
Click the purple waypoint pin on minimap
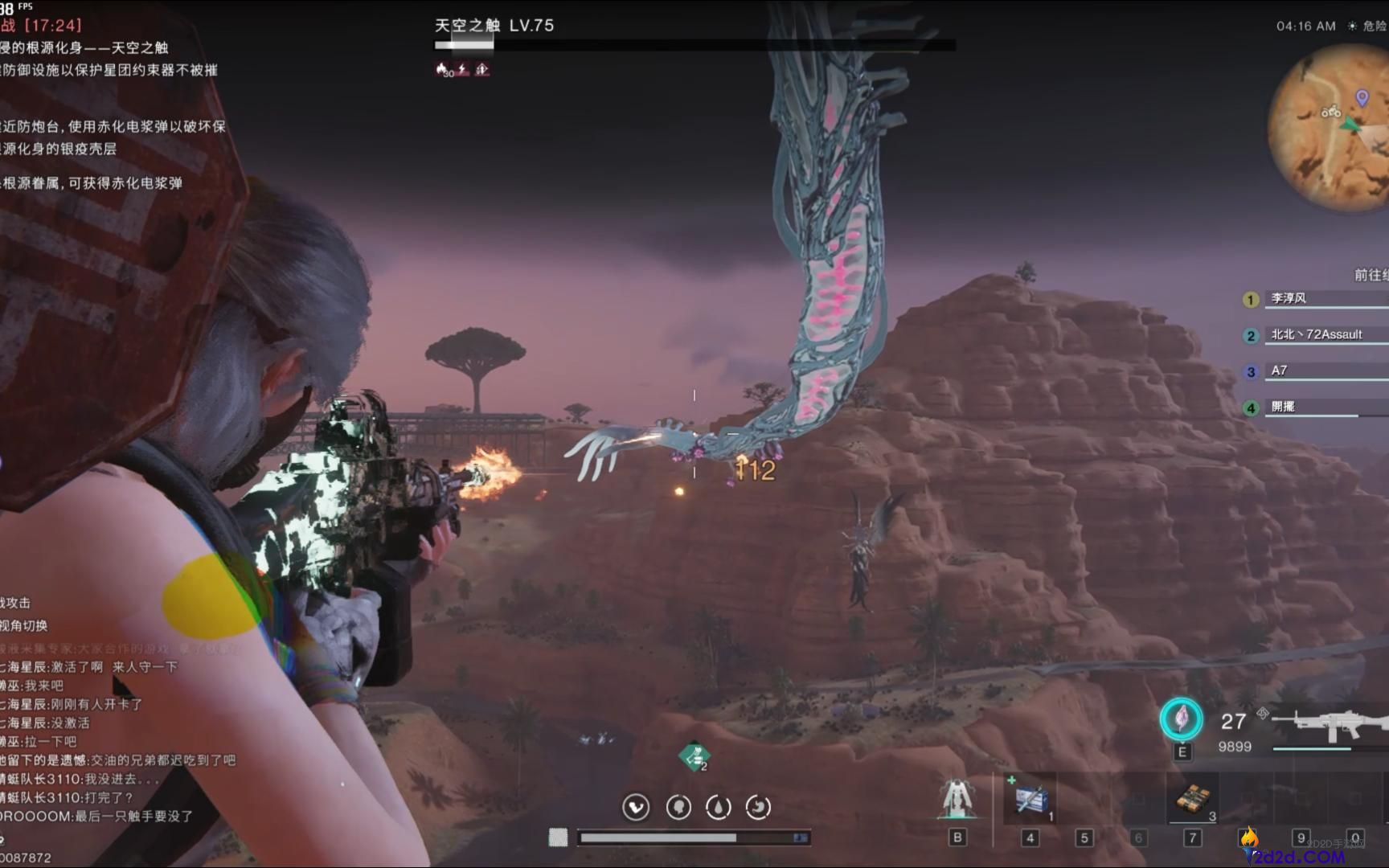pyautogui.click(x=1362, y=98)
